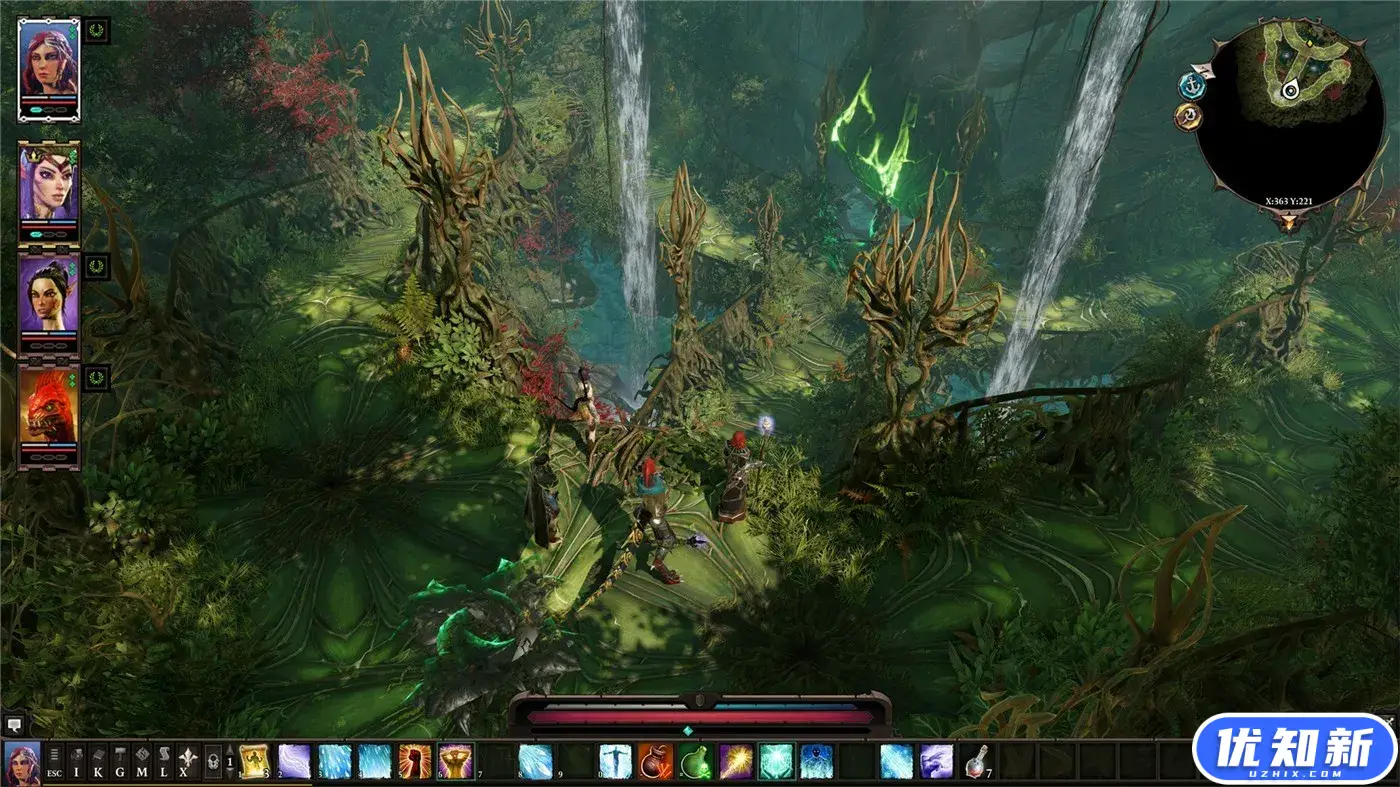Open the crafting hammer G button
This screenshot has height=787, width=1400.
pyautogui.click(x=120, y=762)
